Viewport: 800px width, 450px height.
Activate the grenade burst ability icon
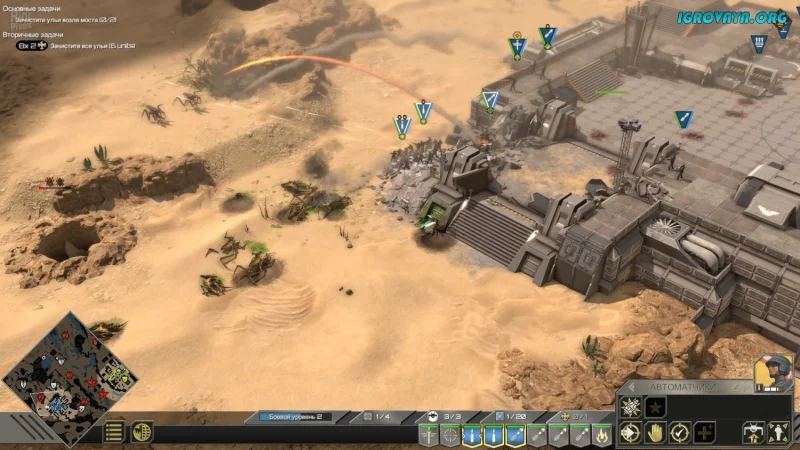point(630,408)
